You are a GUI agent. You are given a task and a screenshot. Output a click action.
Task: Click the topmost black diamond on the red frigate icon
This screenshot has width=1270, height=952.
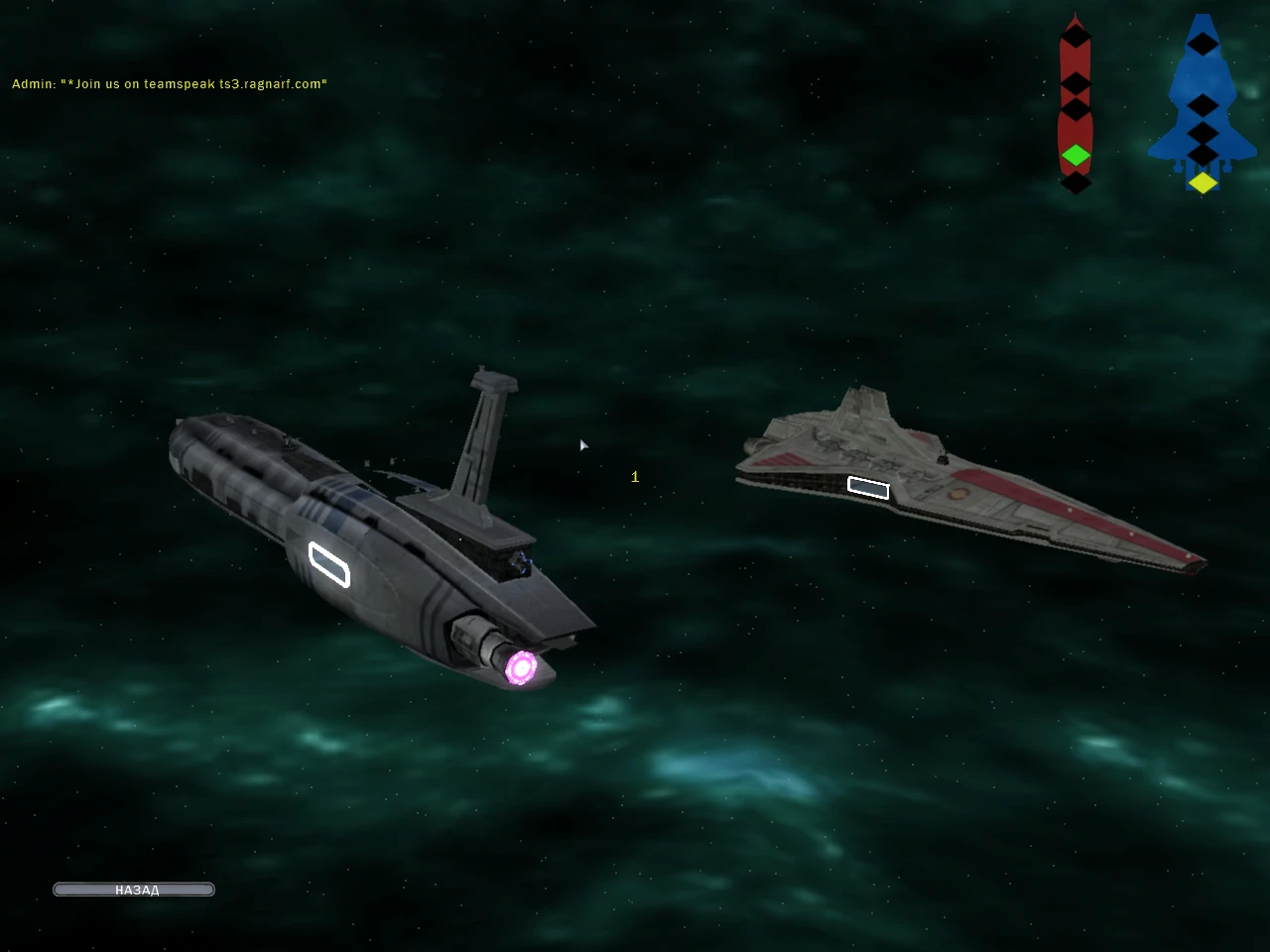point(1076,38)
